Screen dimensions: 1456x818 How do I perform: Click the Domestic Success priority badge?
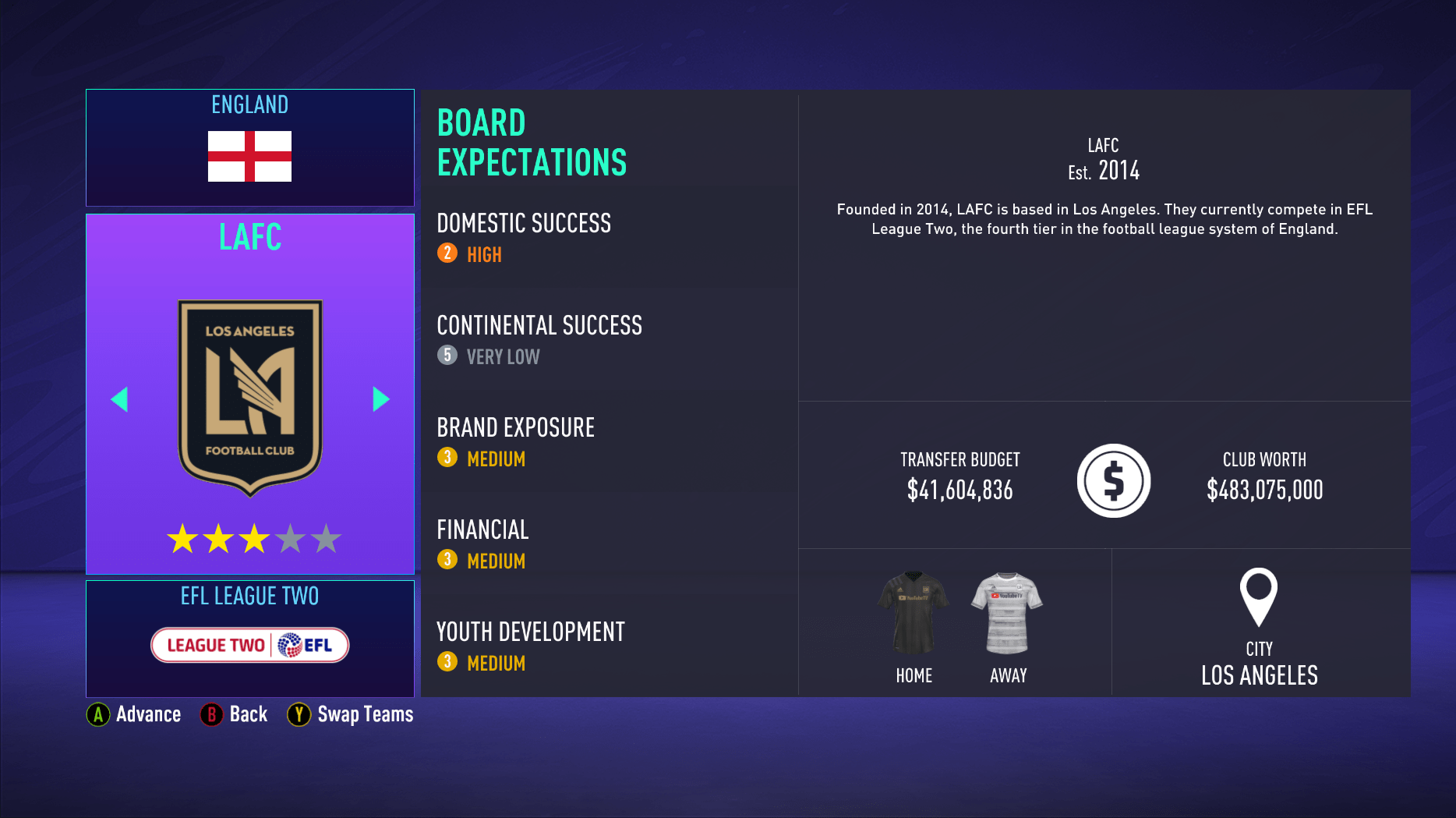pyautogui.click(x=446, y=253)
